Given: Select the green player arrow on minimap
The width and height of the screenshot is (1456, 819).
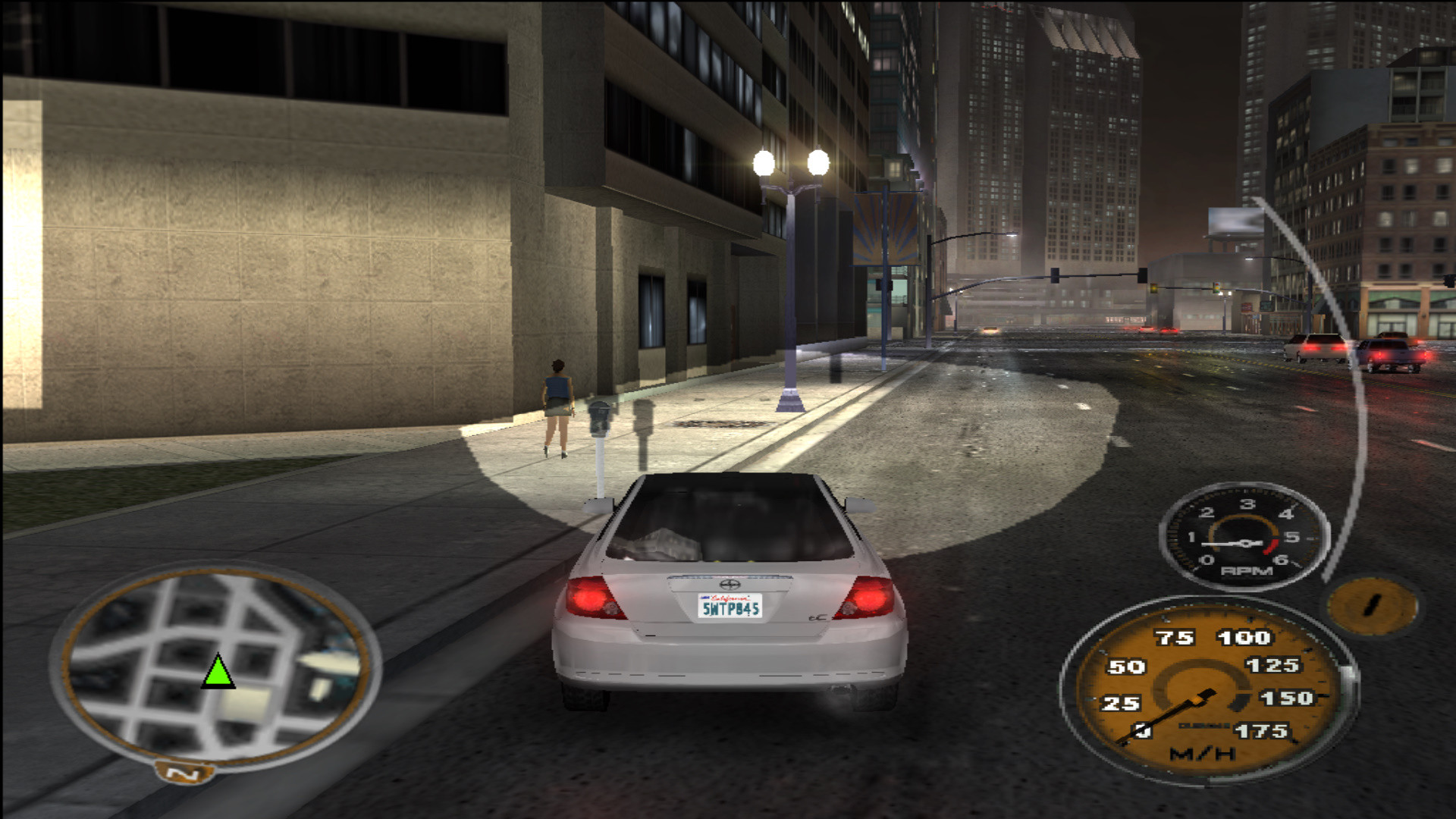Looking at the screenshot, I should pos(218,673).
